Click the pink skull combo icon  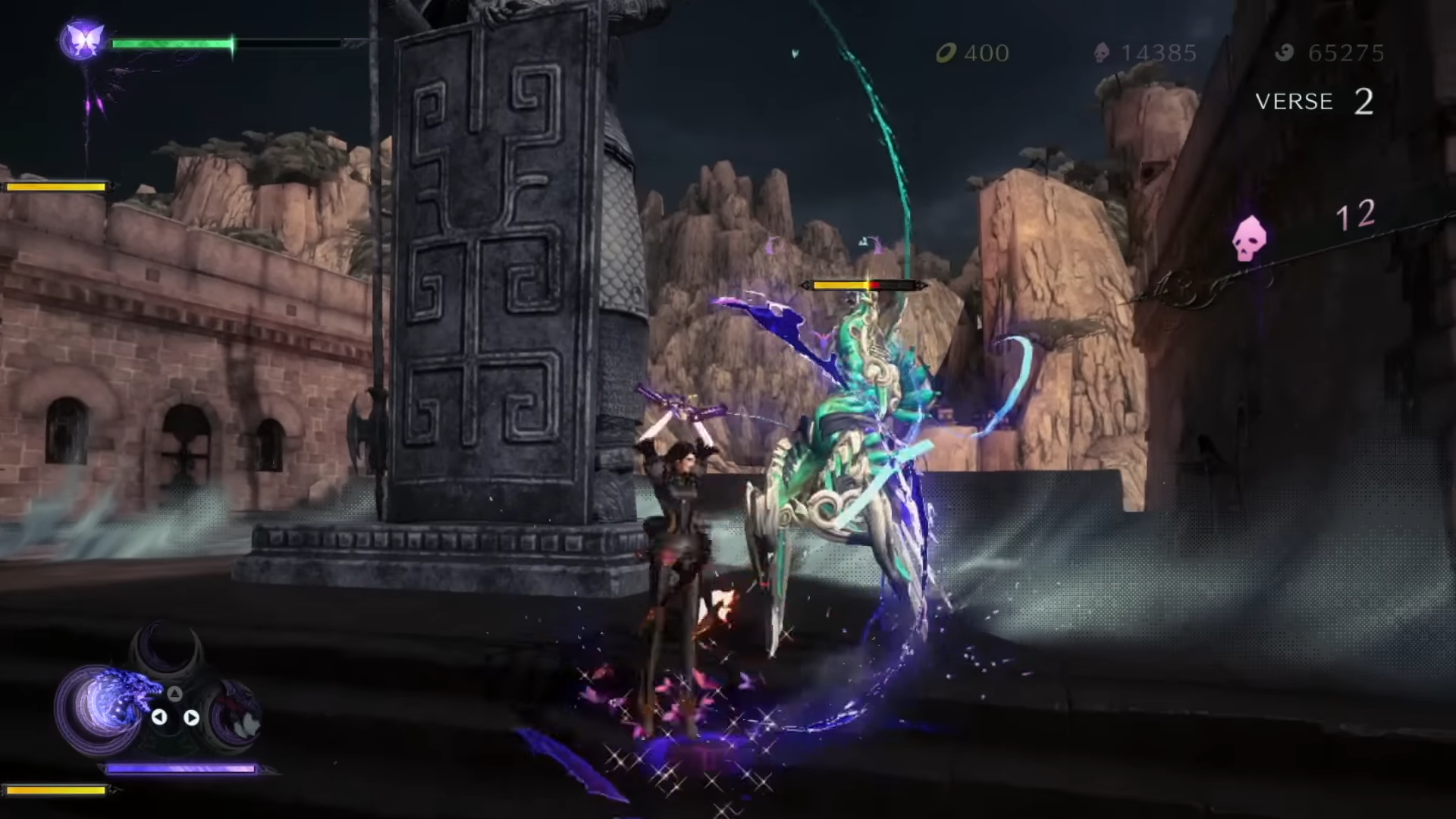pos(1249,237)
